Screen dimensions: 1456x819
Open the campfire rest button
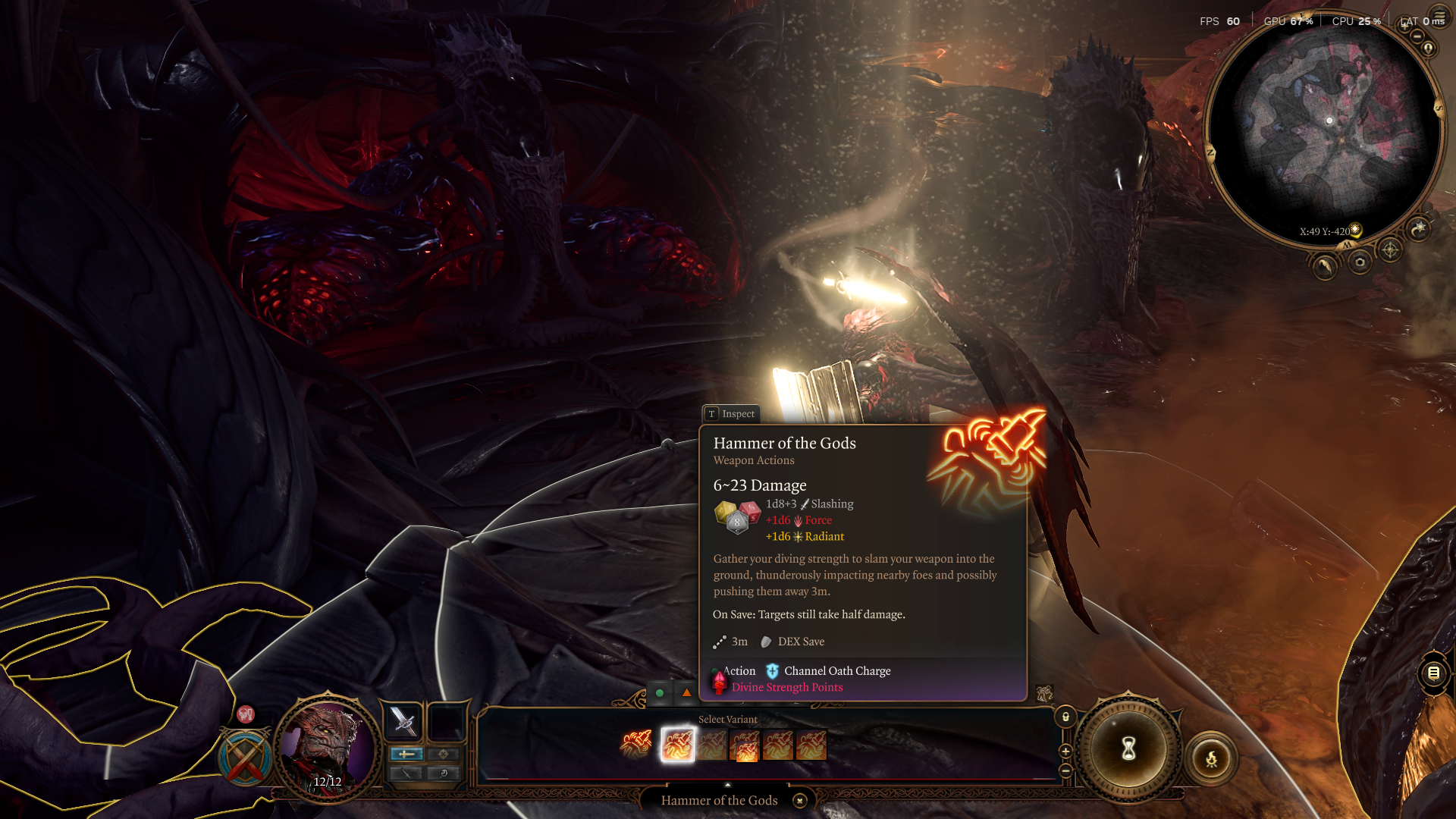(1211, 758)
